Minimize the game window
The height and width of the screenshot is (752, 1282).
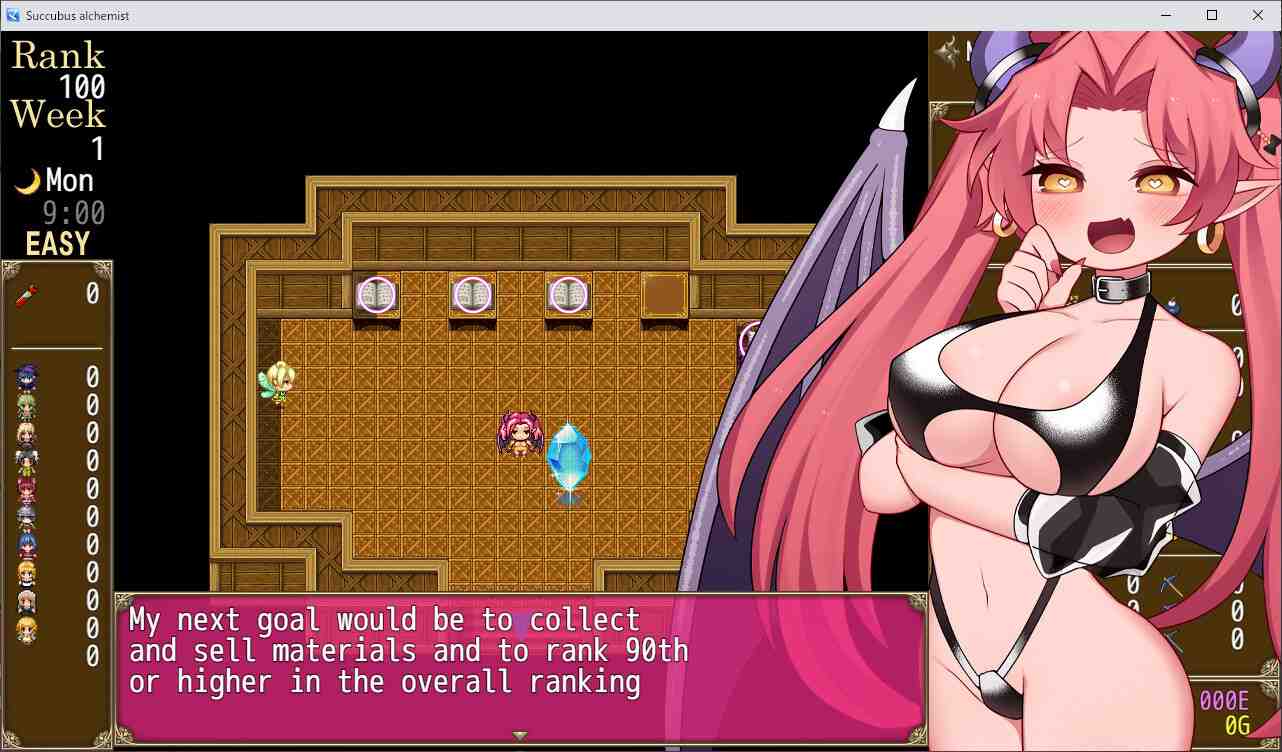(1166, 15)
